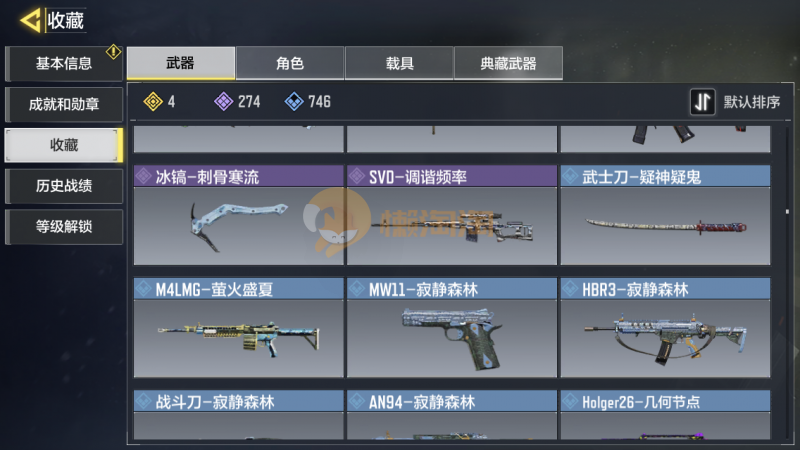Open the 战斗刀-寂静森林 card

[238, 415]
